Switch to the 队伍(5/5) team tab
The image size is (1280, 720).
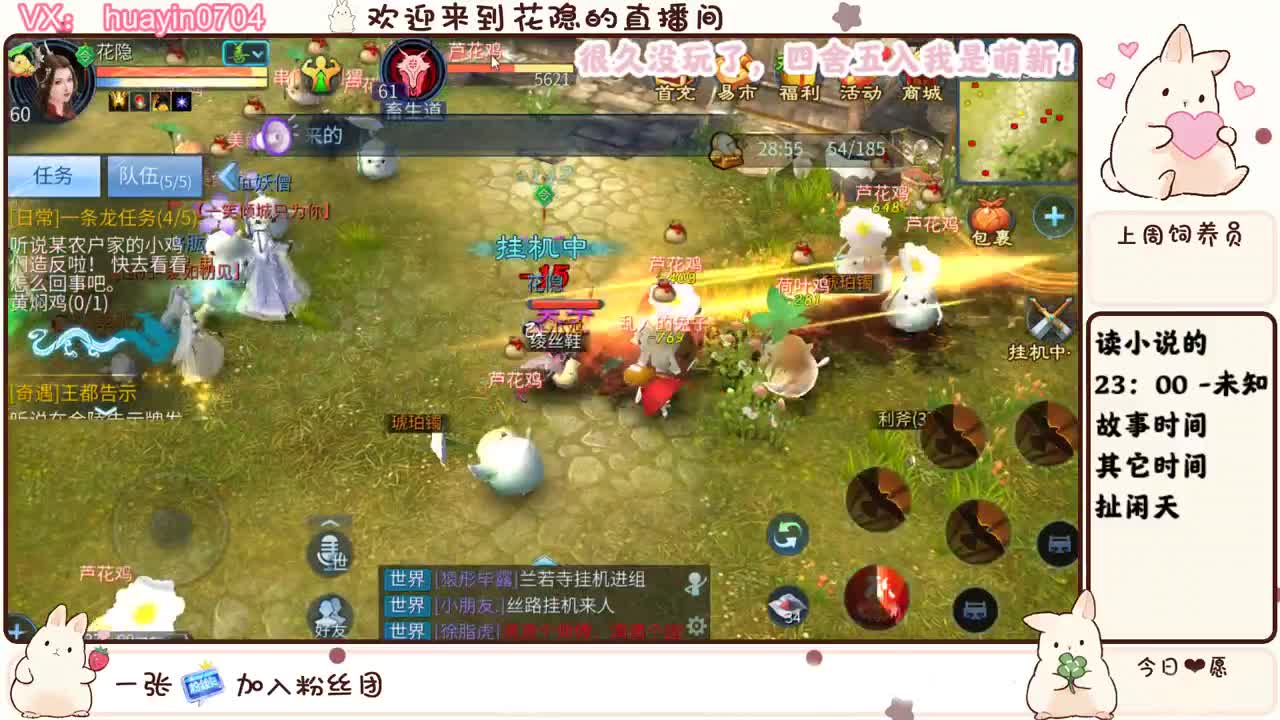[155, 175]
